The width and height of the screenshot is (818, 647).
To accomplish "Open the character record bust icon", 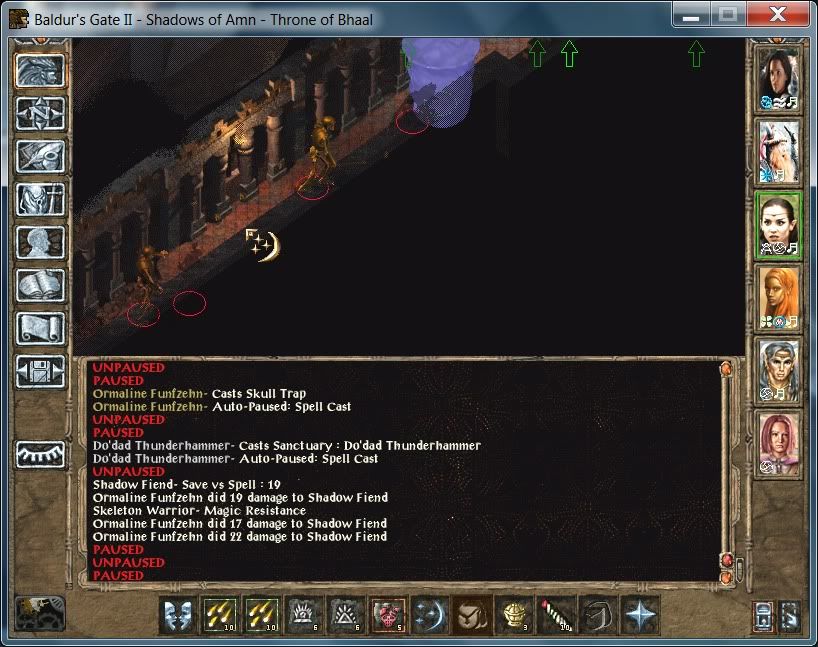I will pyautogui.click(x=40, y=242).
